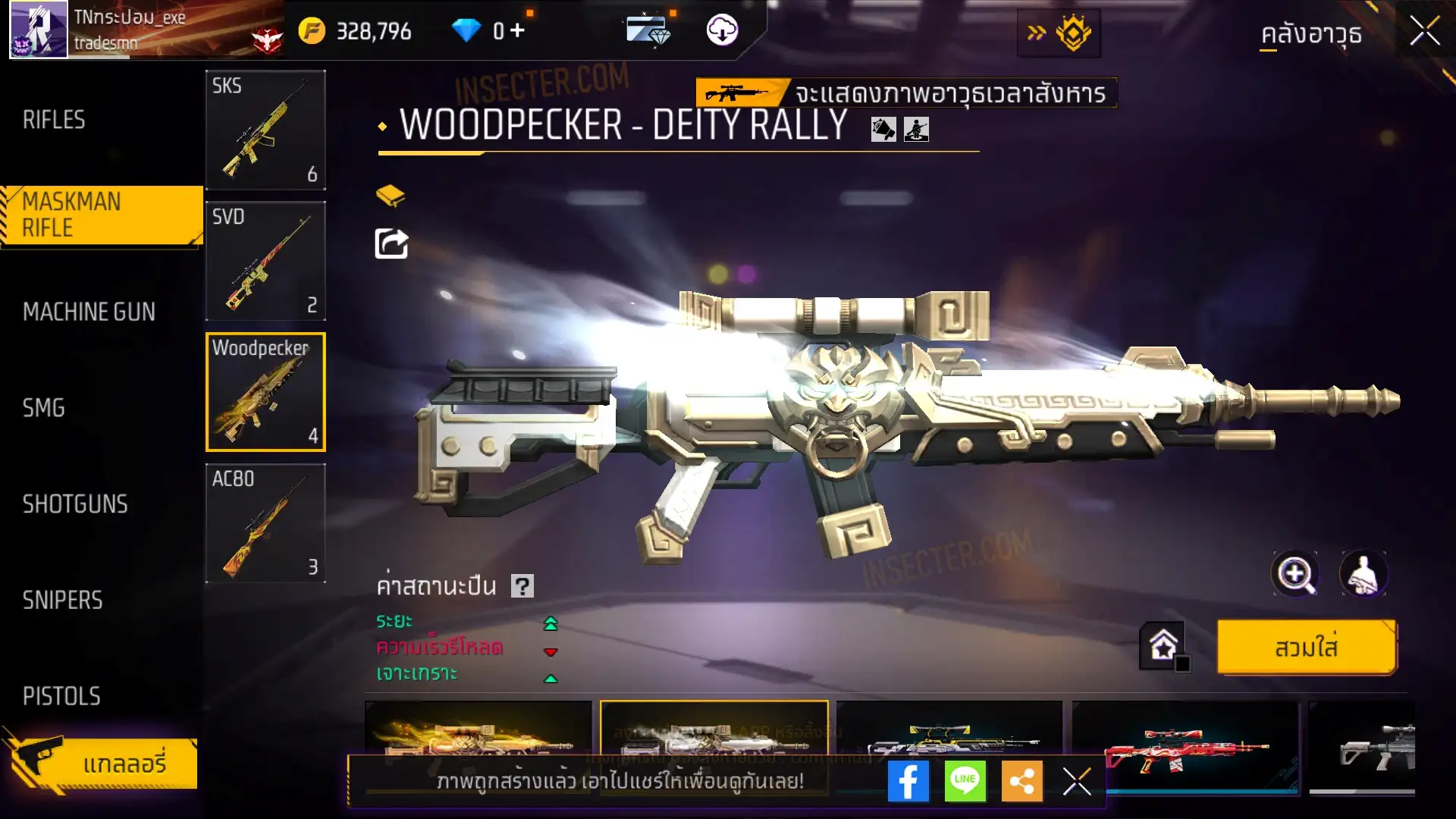Screen dimensions: 1456x819
Task: Open the แกลลอรี่ gallery button
Action: coord(106,764)
